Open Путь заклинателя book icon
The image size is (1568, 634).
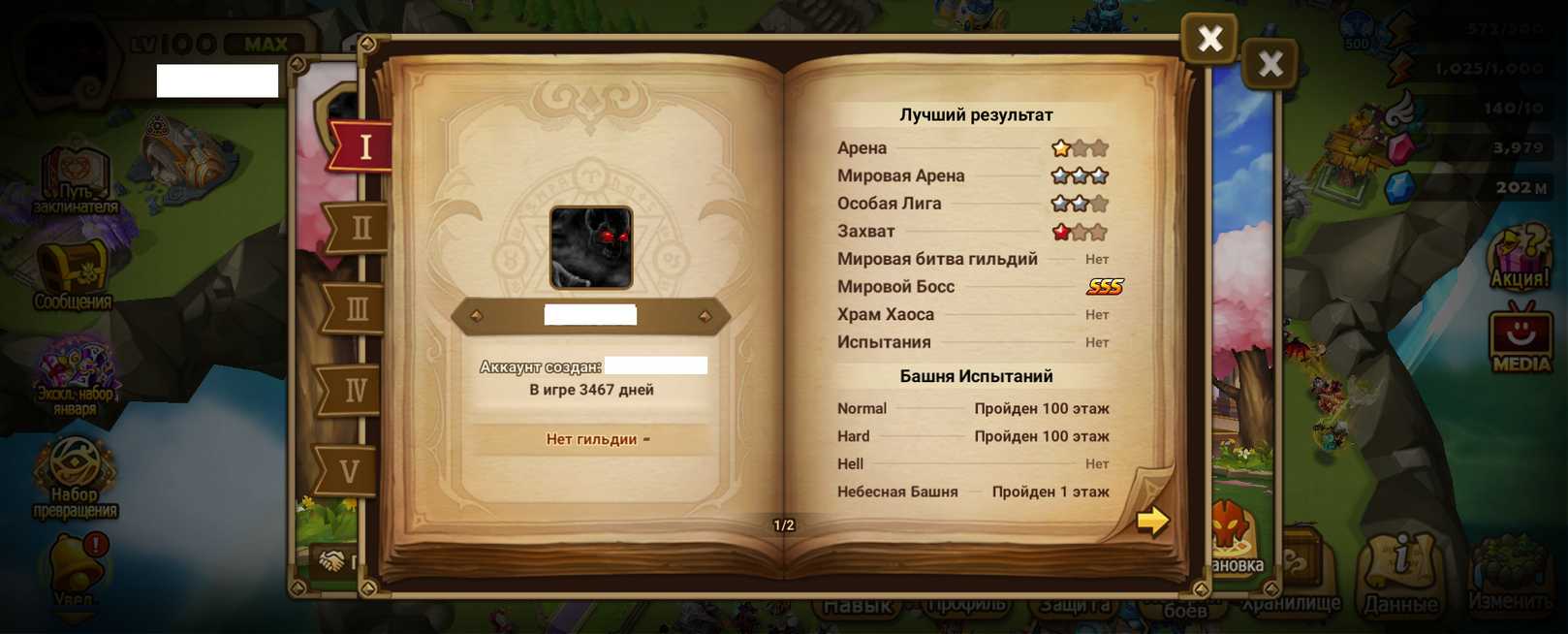click(x=75, y=179)
